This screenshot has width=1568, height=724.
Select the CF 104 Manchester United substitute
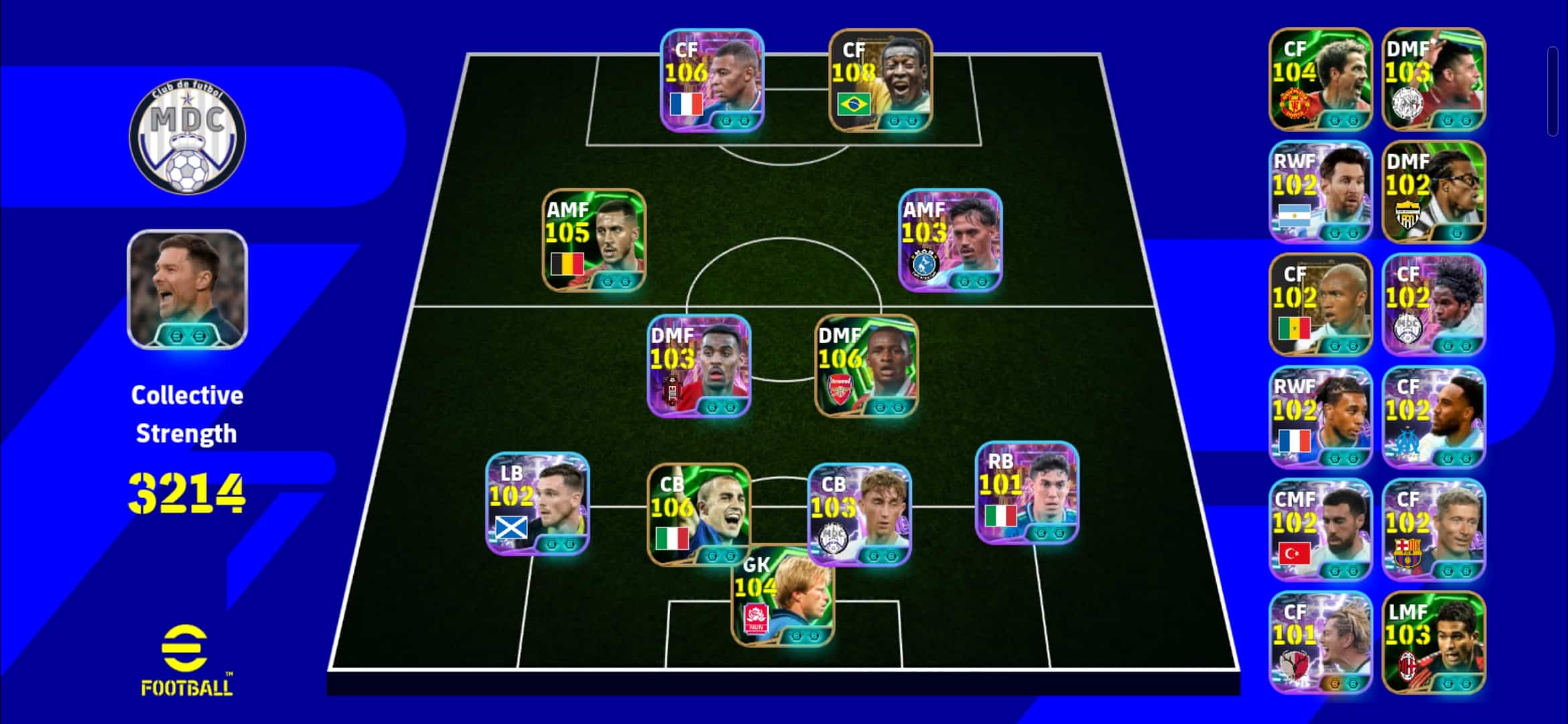click(x=1320, y=79)
